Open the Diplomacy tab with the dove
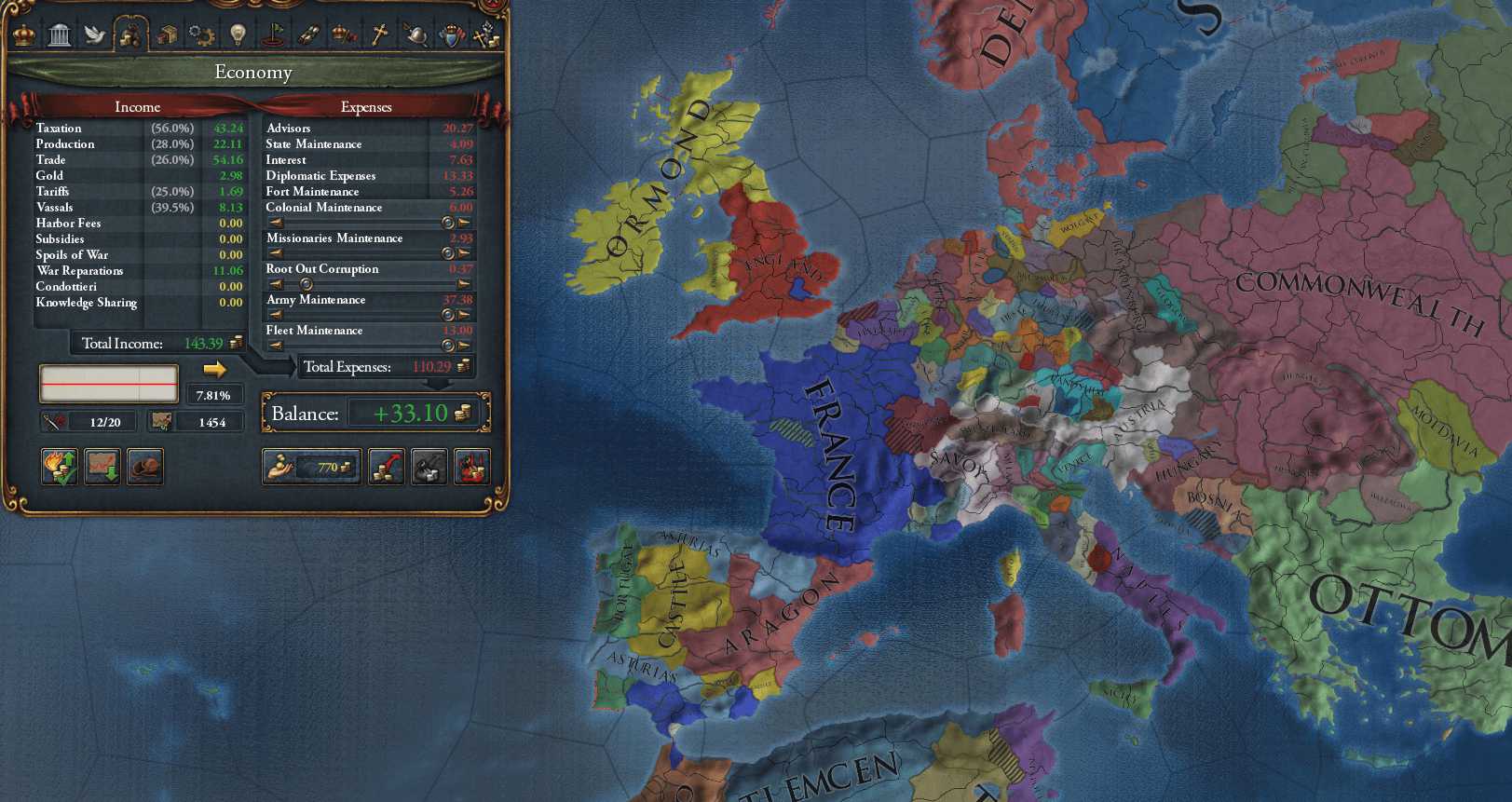 click(94, 35)
